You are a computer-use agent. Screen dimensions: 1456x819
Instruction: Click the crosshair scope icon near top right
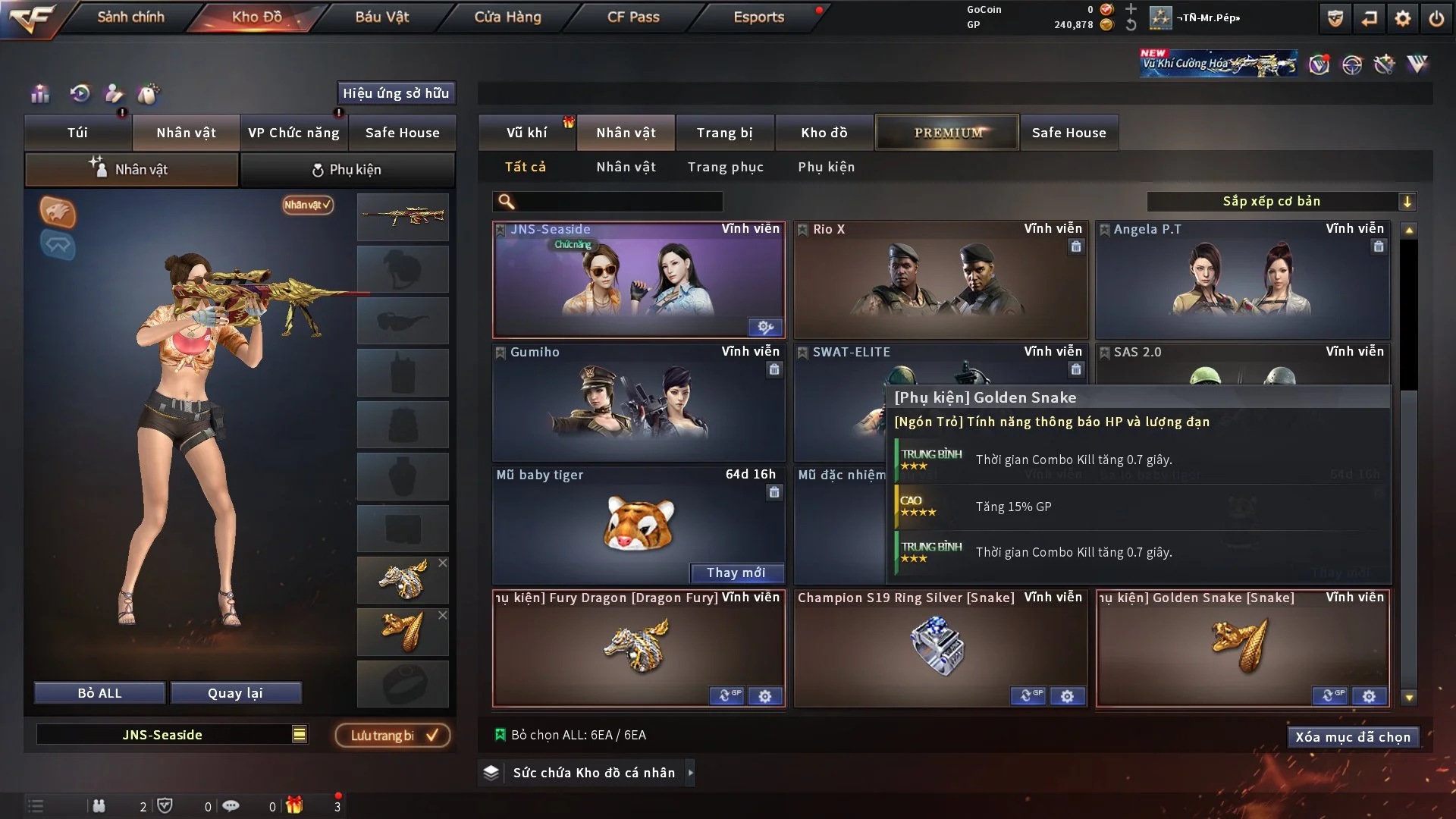point(1352,64)
